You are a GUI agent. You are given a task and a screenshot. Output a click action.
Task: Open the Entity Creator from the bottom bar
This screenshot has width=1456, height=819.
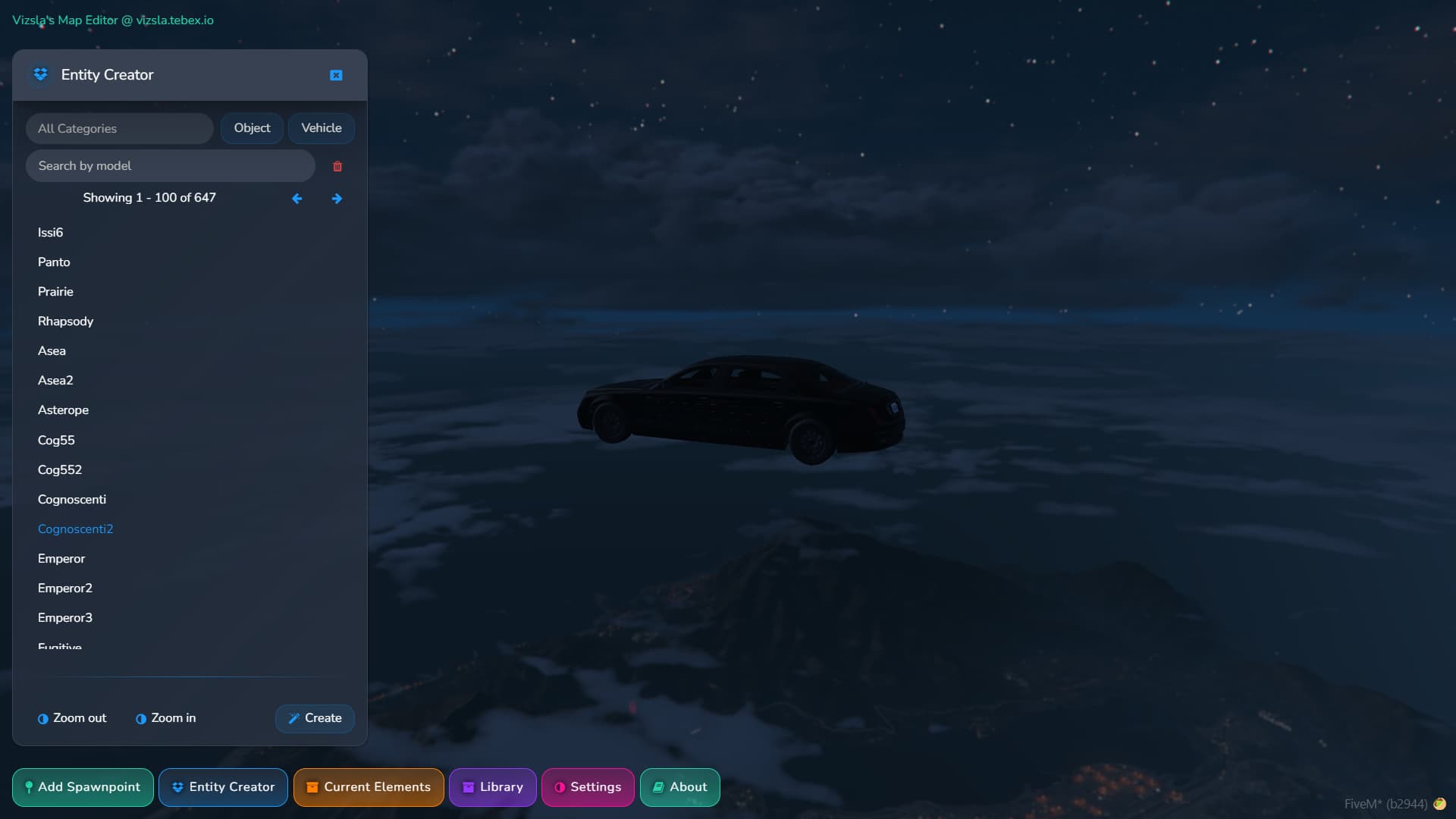coord(223,787)
